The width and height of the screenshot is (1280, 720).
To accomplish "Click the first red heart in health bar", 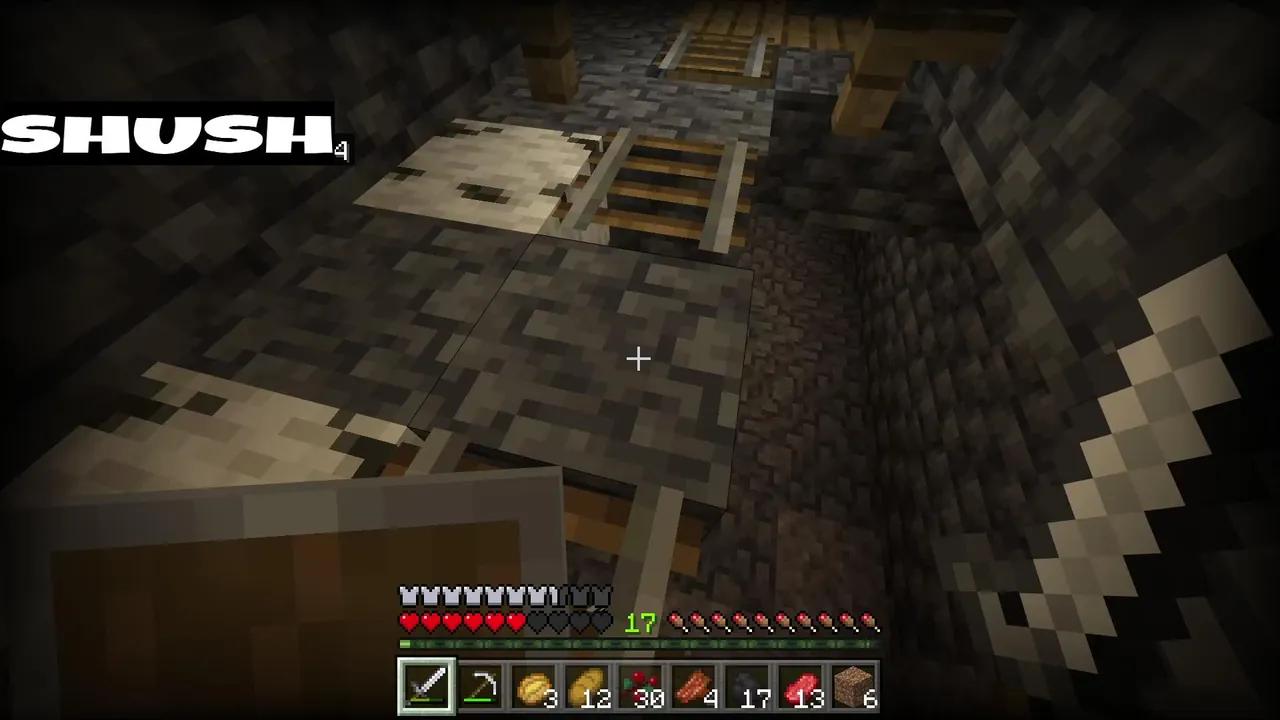I will click(x=408, y=622).
